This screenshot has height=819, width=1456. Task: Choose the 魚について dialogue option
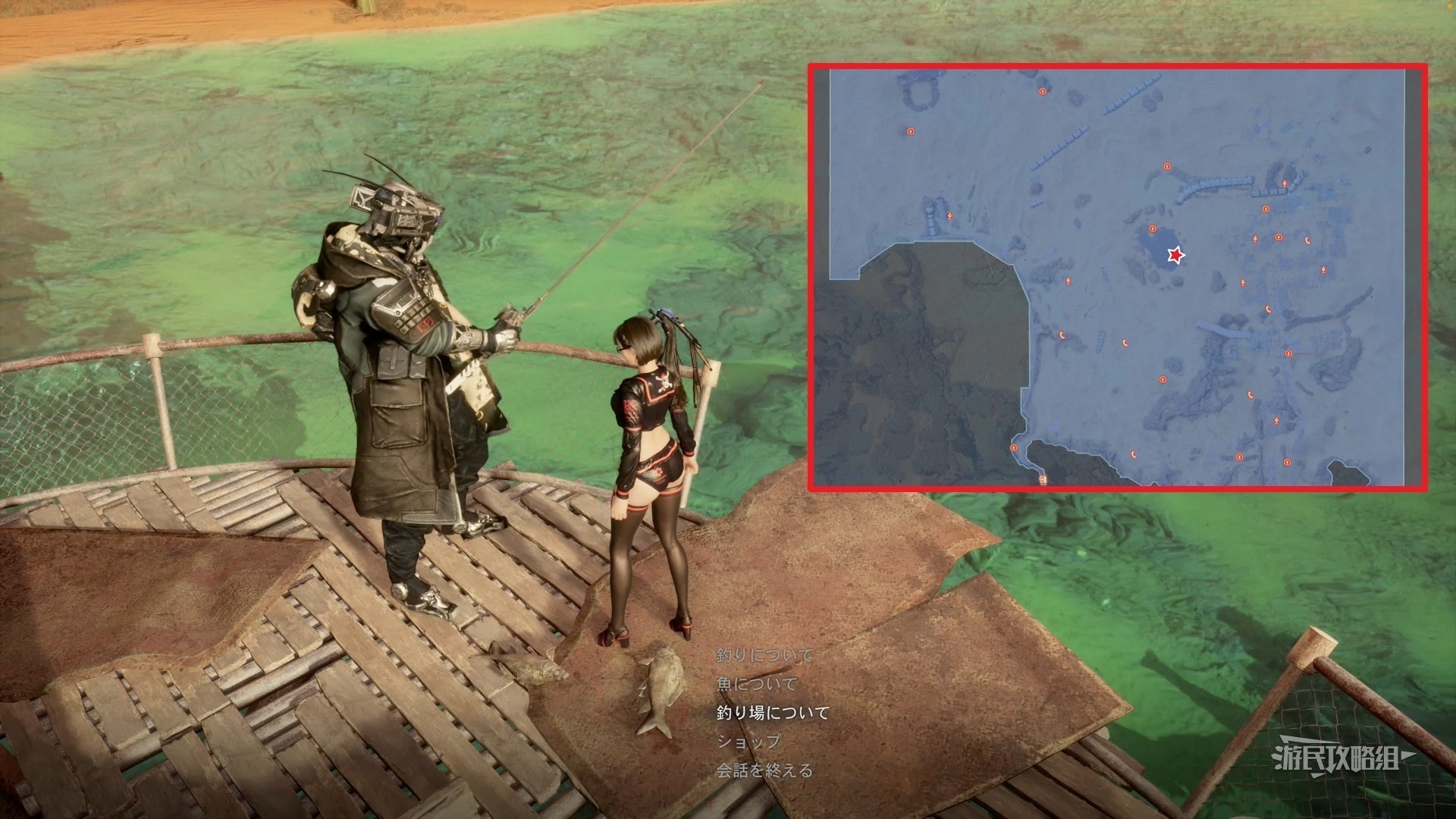(x=757, y=684)
